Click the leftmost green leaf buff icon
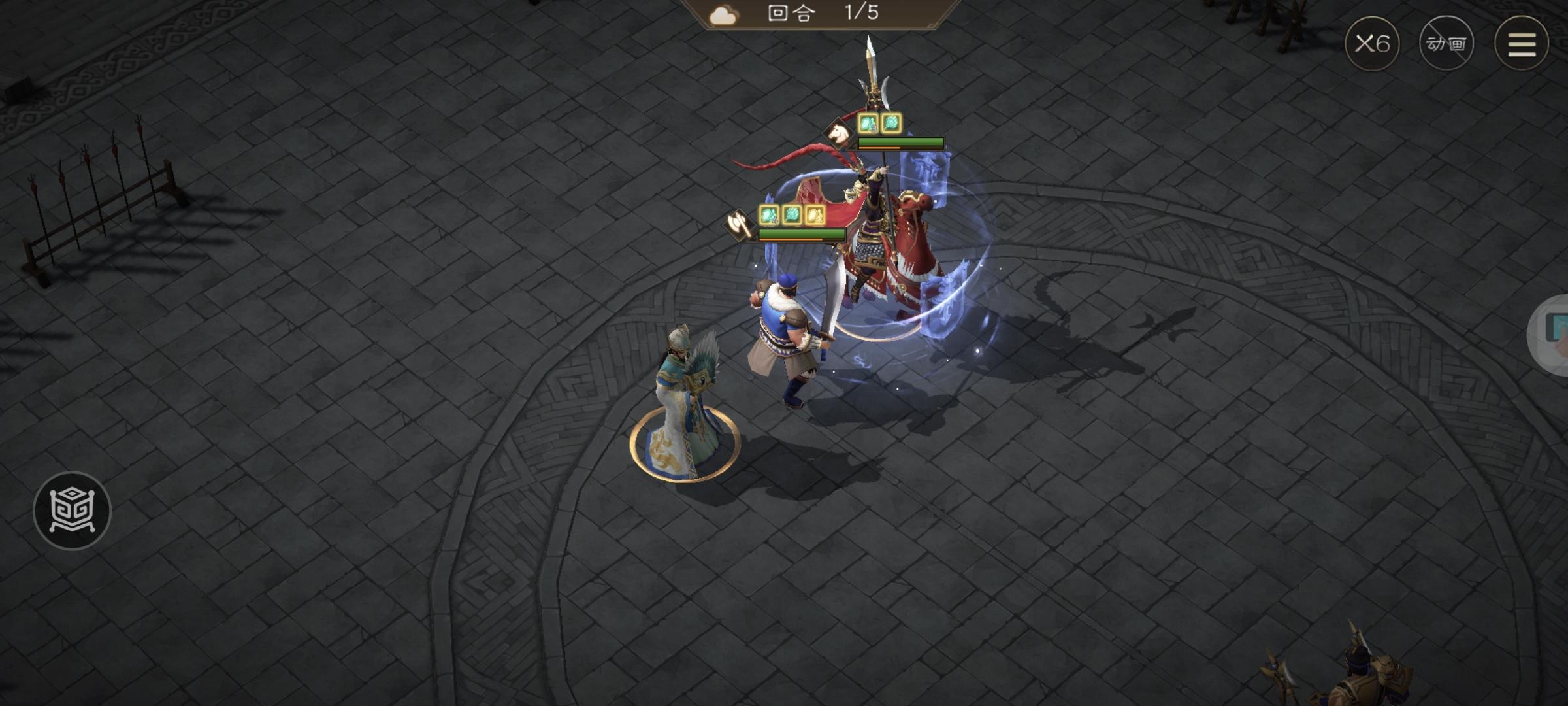 click(x=770, y=216)
